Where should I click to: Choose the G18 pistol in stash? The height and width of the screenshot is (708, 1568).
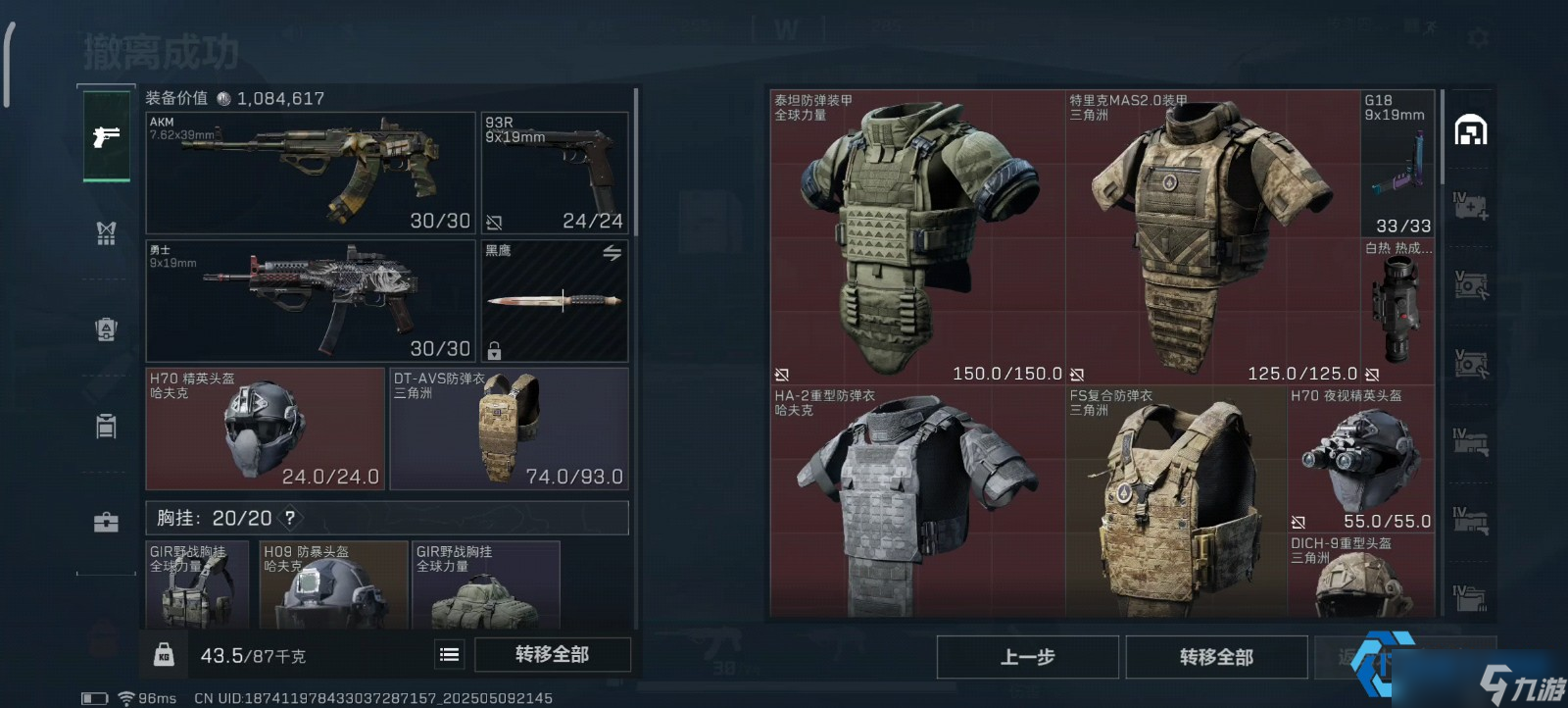coord(1397,164)
